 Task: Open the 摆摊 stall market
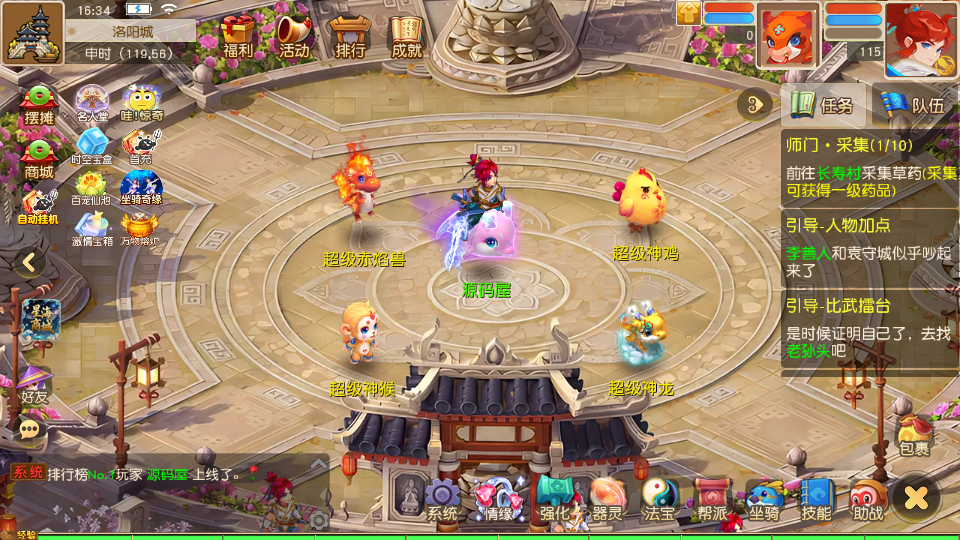pos(39,105)
